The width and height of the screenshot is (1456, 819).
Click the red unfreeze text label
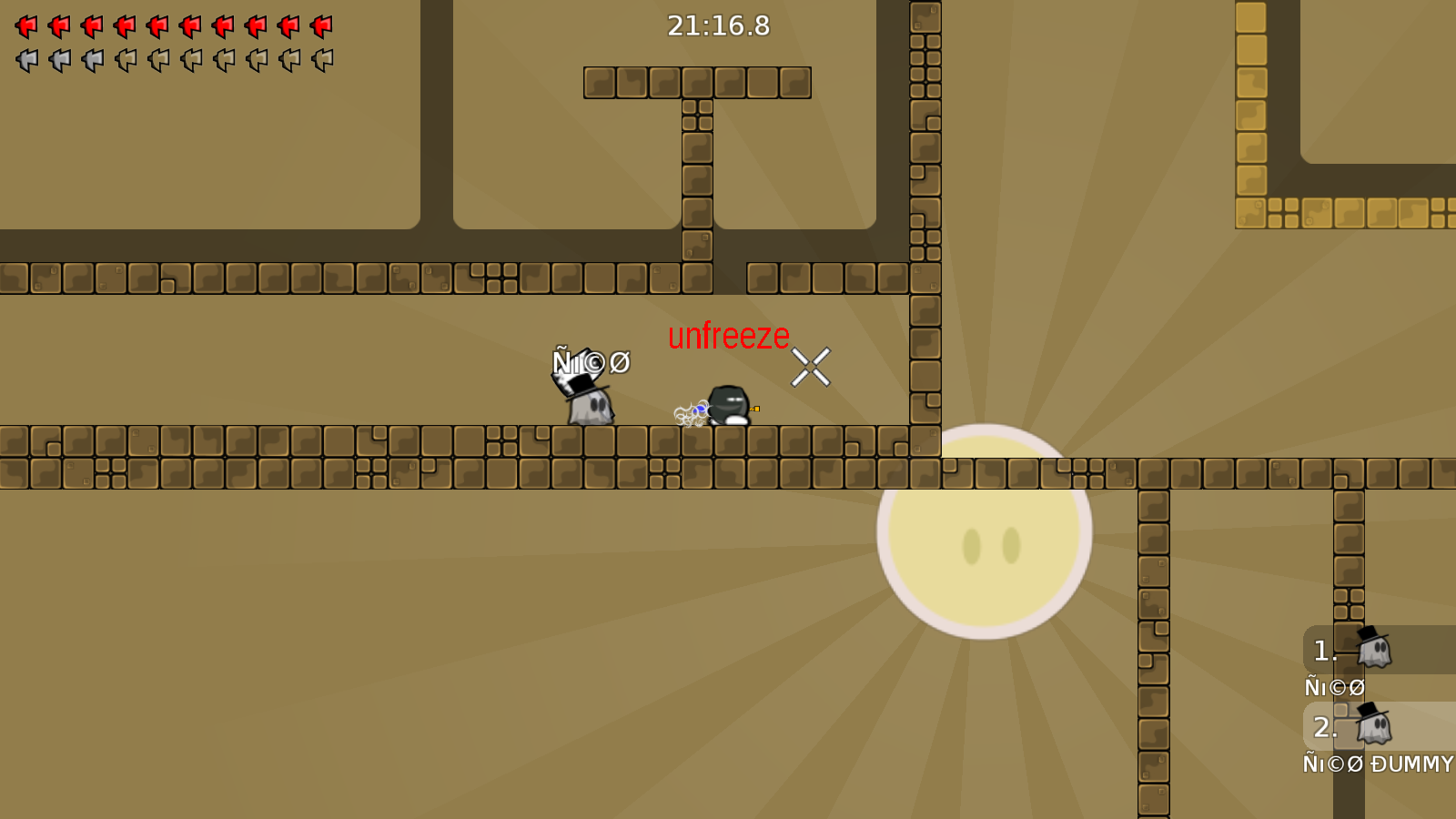(728, 335)
